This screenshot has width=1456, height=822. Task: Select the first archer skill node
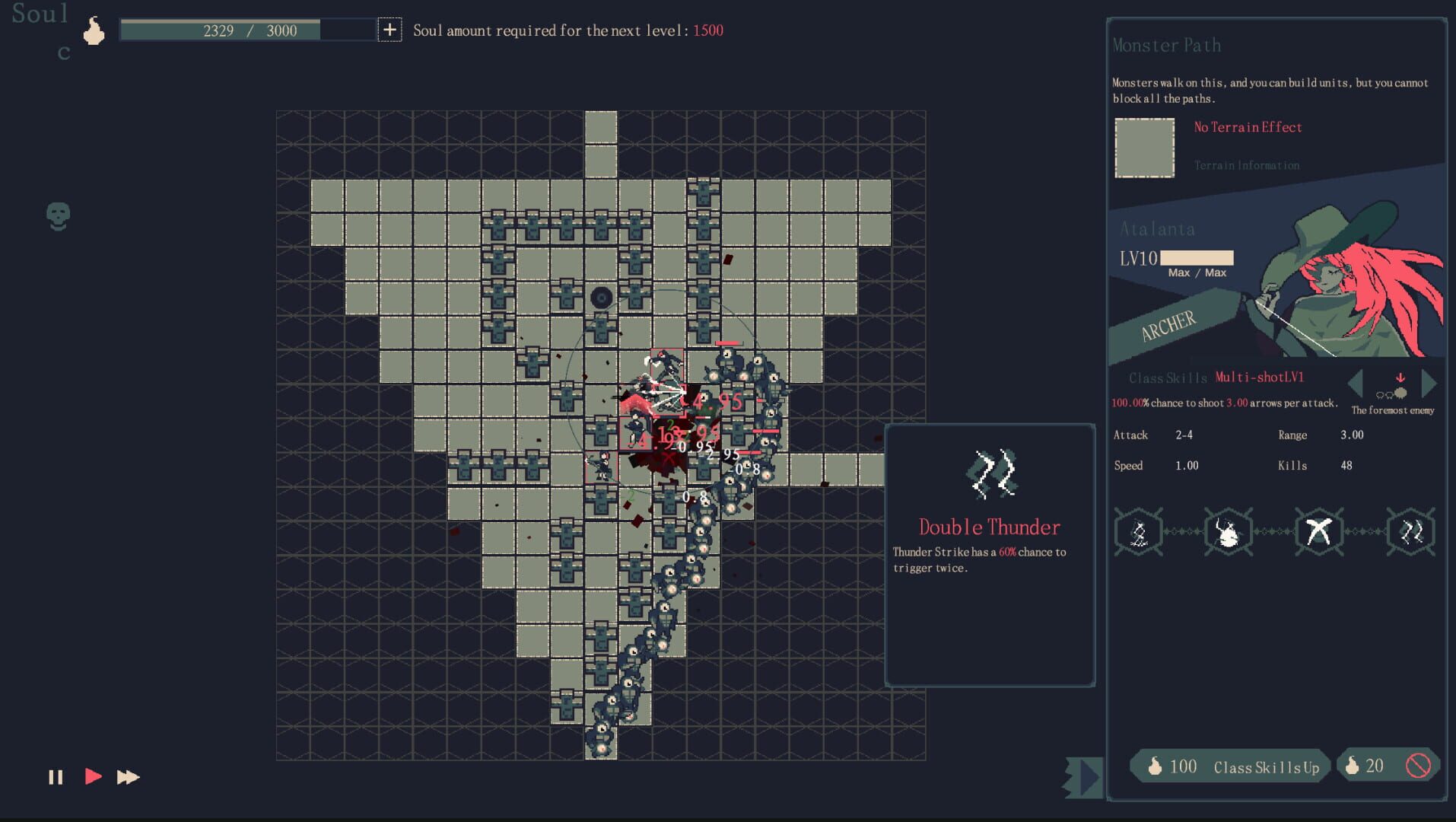(x=1138, y=531)
